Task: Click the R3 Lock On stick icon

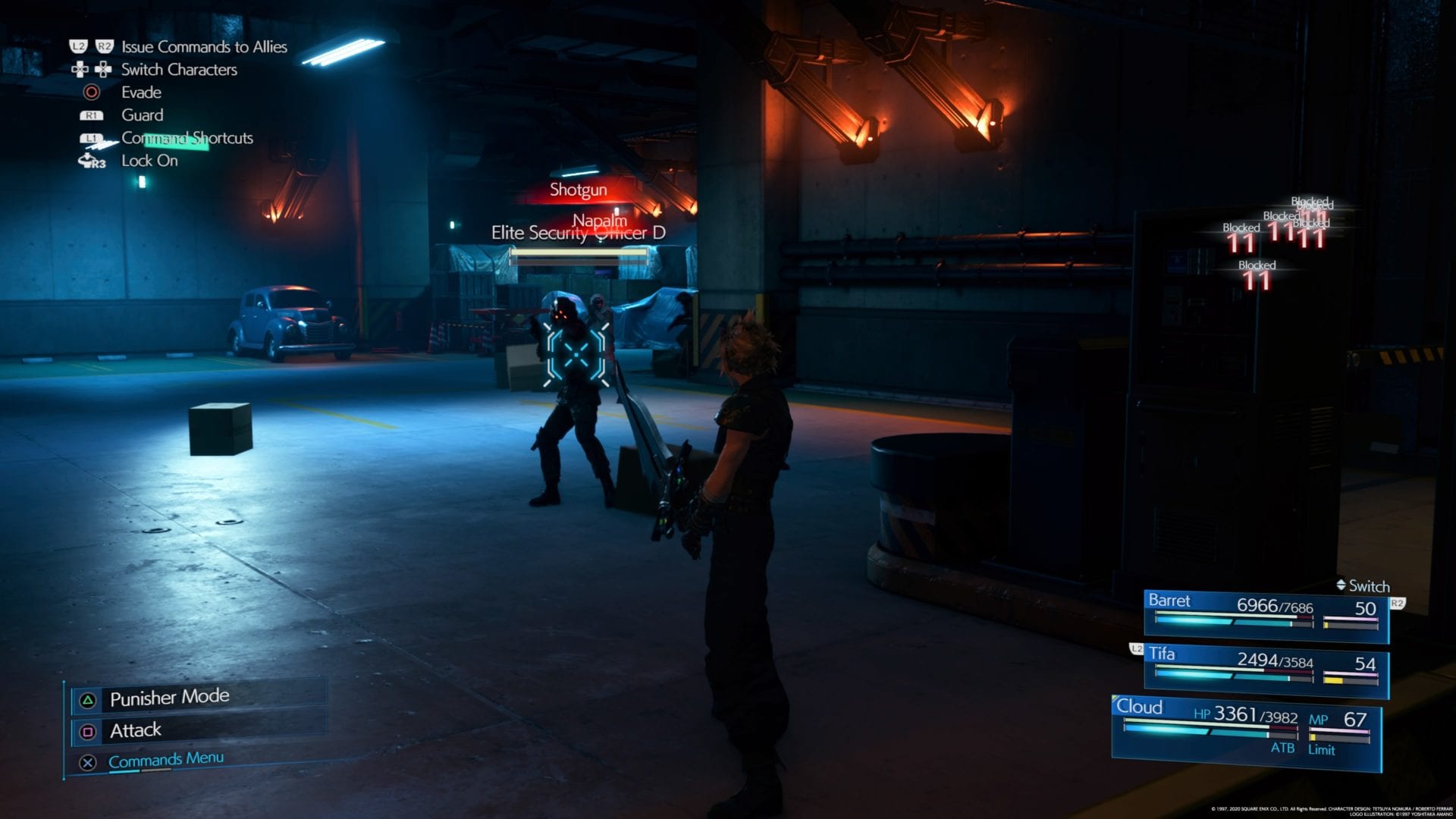Action: (x=87, y=160)
